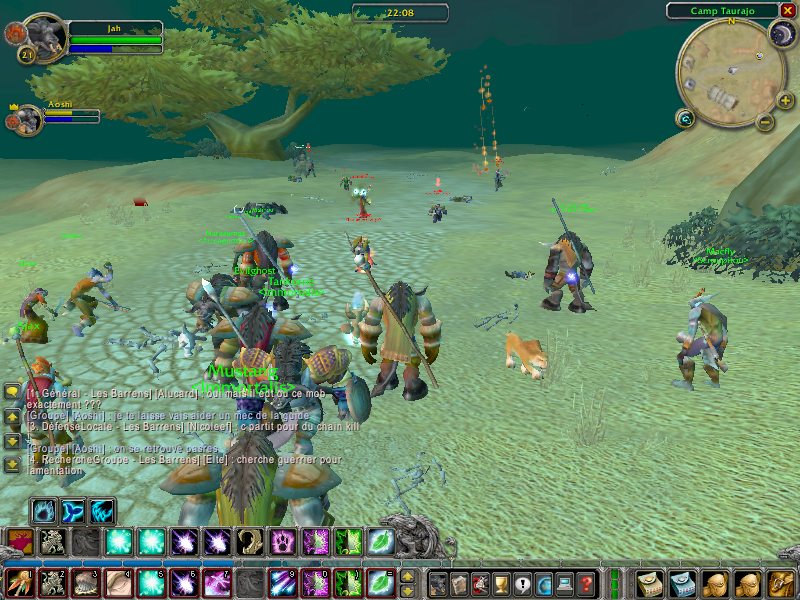Open the globe world map button
The image size is (800, 600).
(544, 583)
